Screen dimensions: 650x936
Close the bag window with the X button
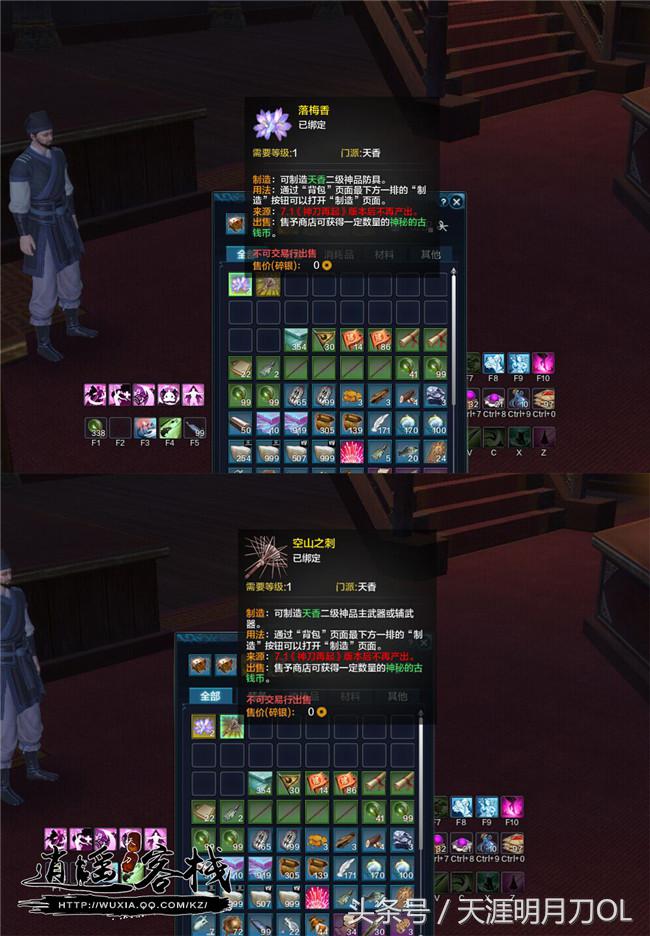click(x=456, y=201)
